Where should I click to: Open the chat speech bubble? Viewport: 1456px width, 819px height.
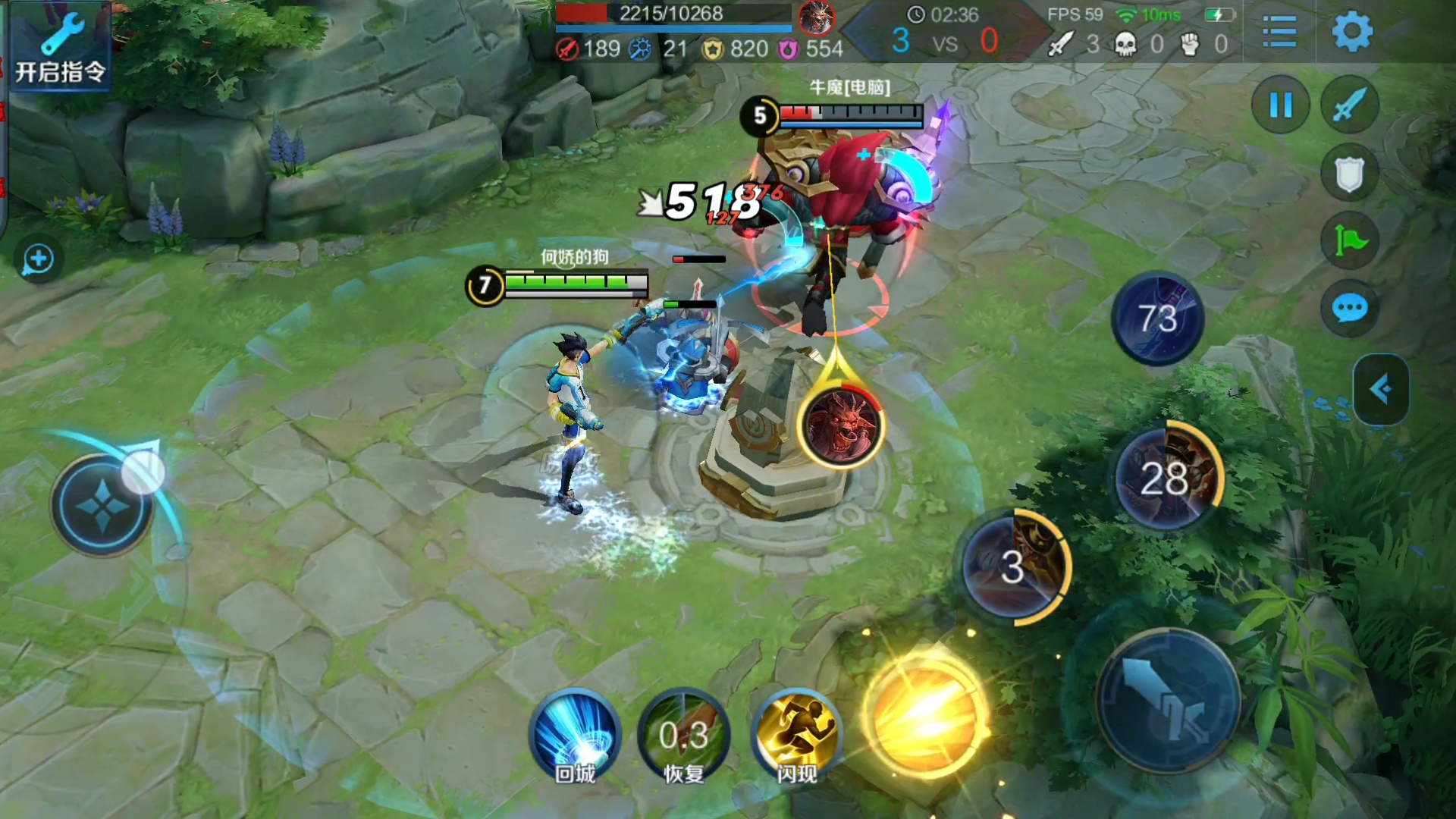(x=1350, y=309)
